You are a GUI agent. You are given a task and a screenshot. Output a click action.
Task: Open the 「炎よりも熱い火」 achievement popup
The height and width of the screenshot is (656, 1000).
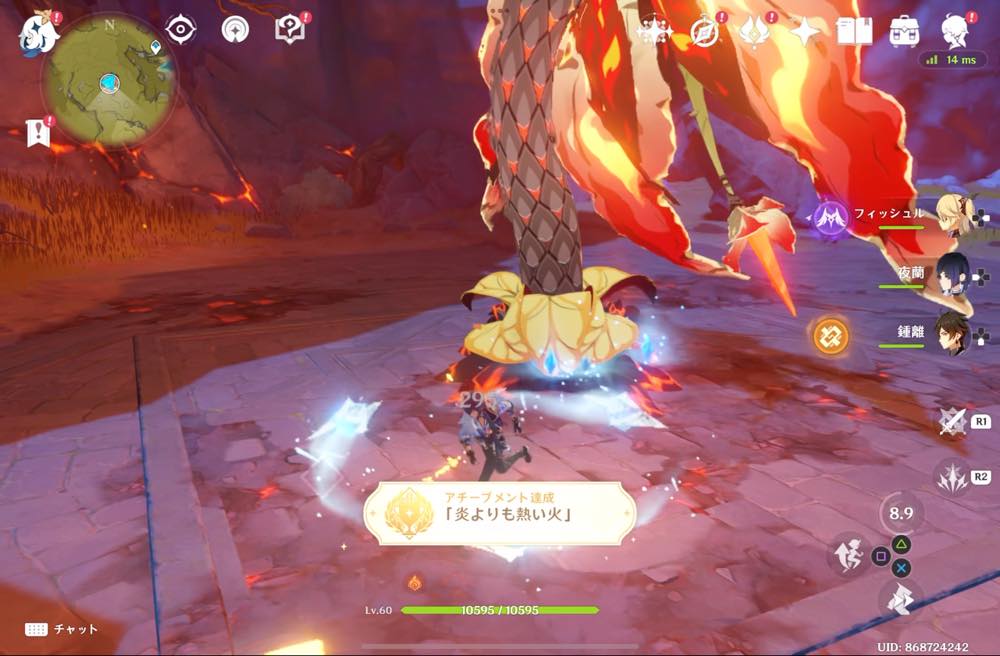(500, 512)
